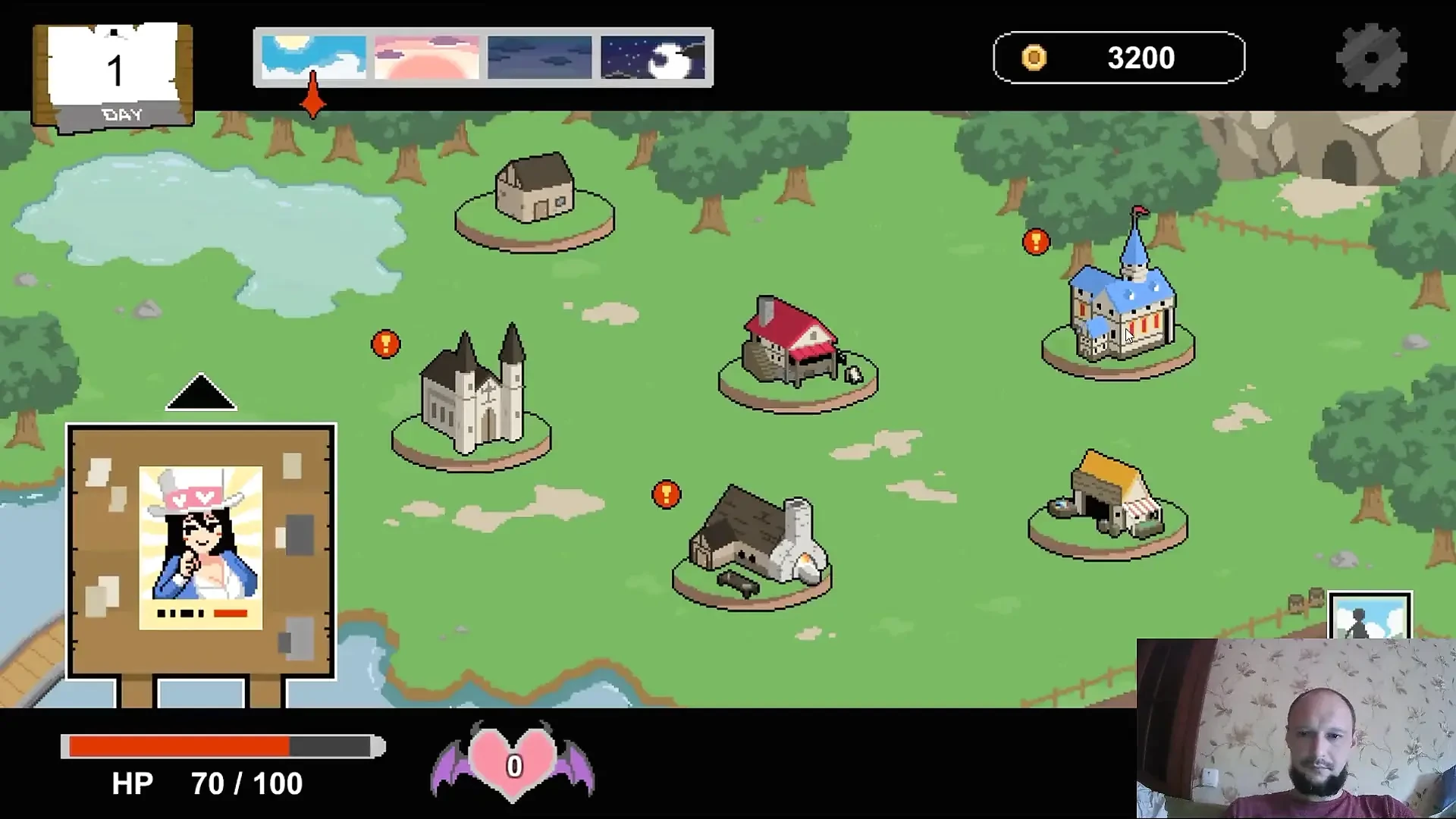Choose the blue-roofed castle with flag
Image resolution: width=1456 pixels, height=819 pixels.
click(1122, 303)
